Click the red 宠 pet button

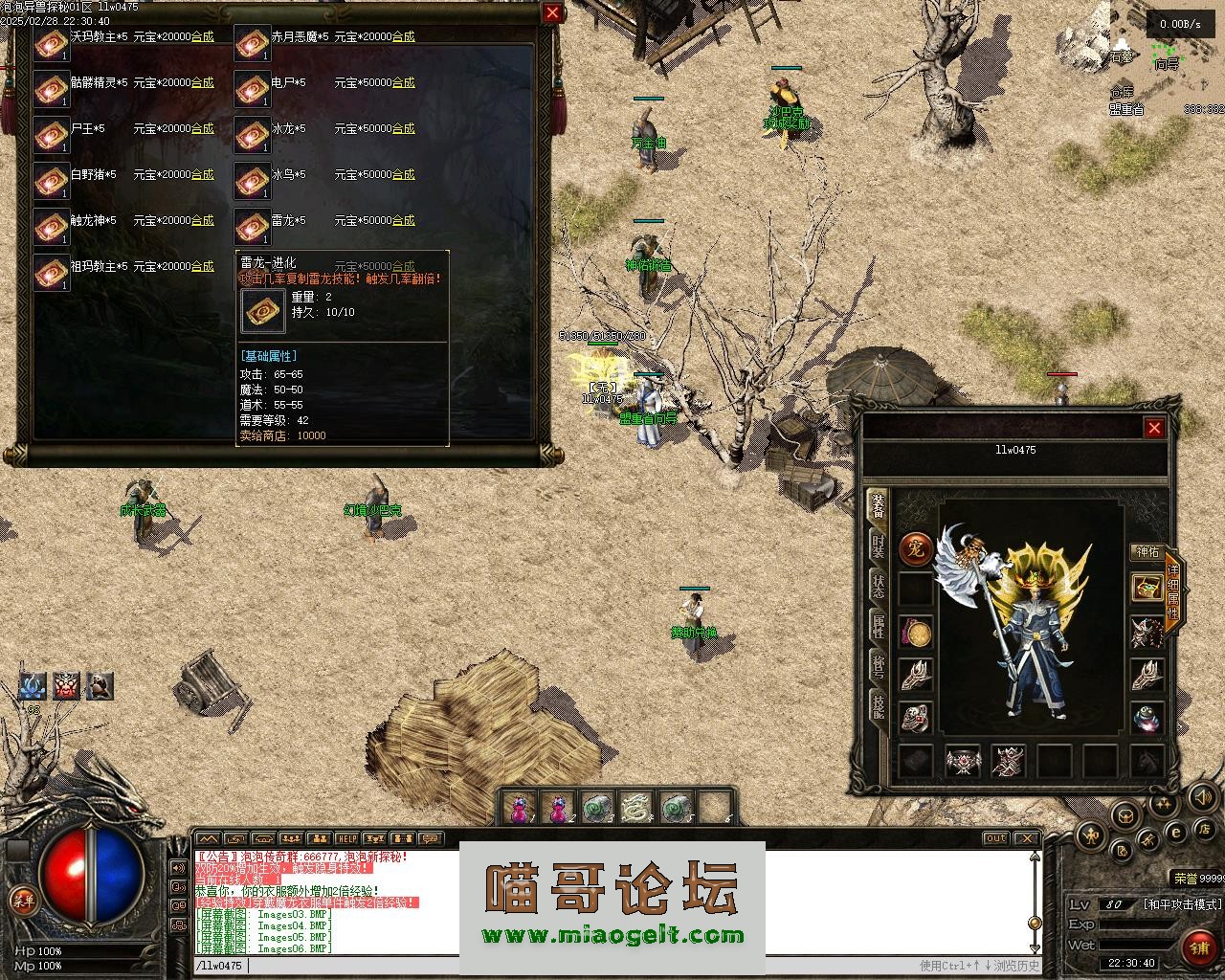pos(915,549)
